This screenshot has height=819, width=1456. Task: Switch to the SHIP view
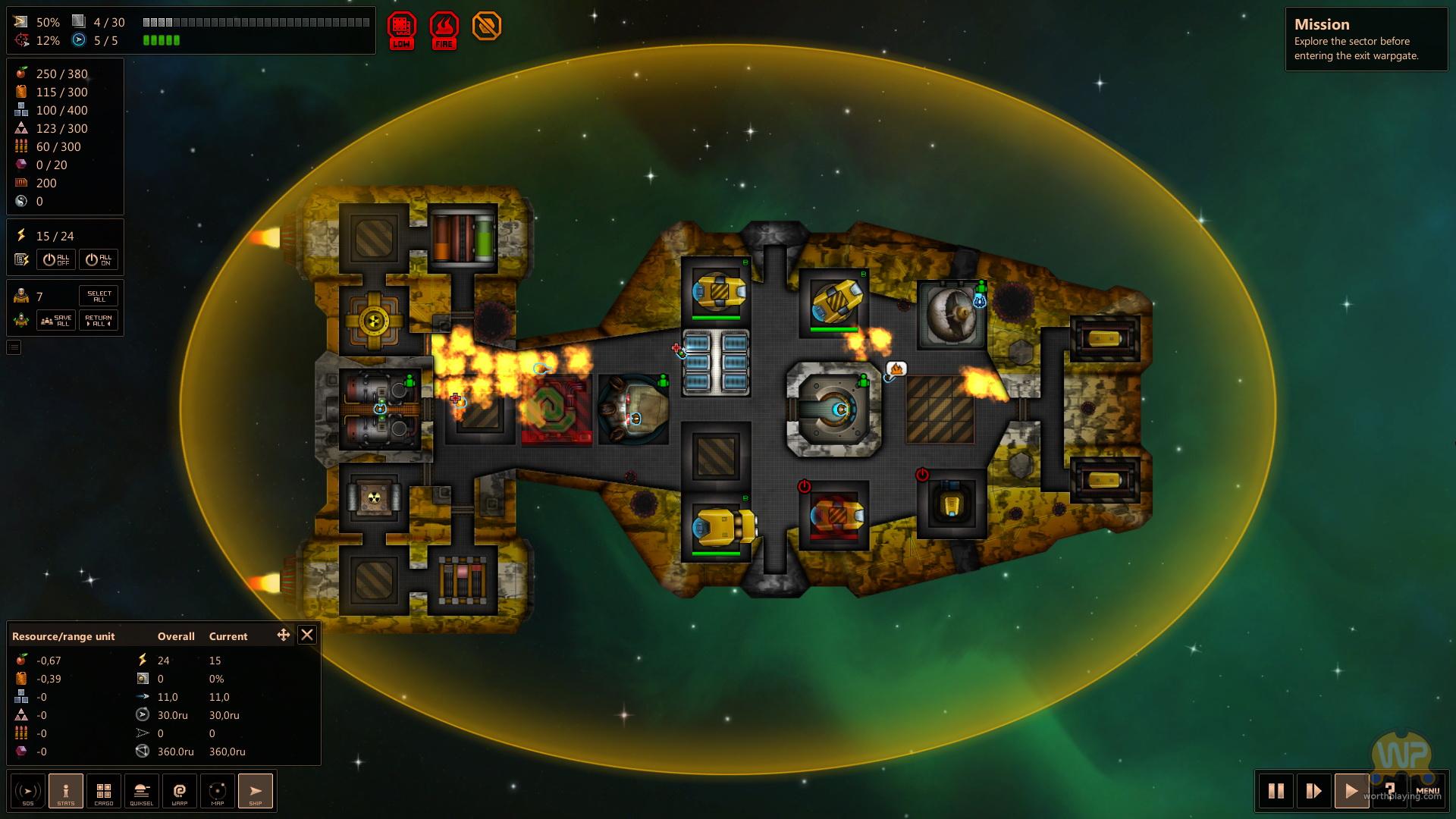[256, 791]
